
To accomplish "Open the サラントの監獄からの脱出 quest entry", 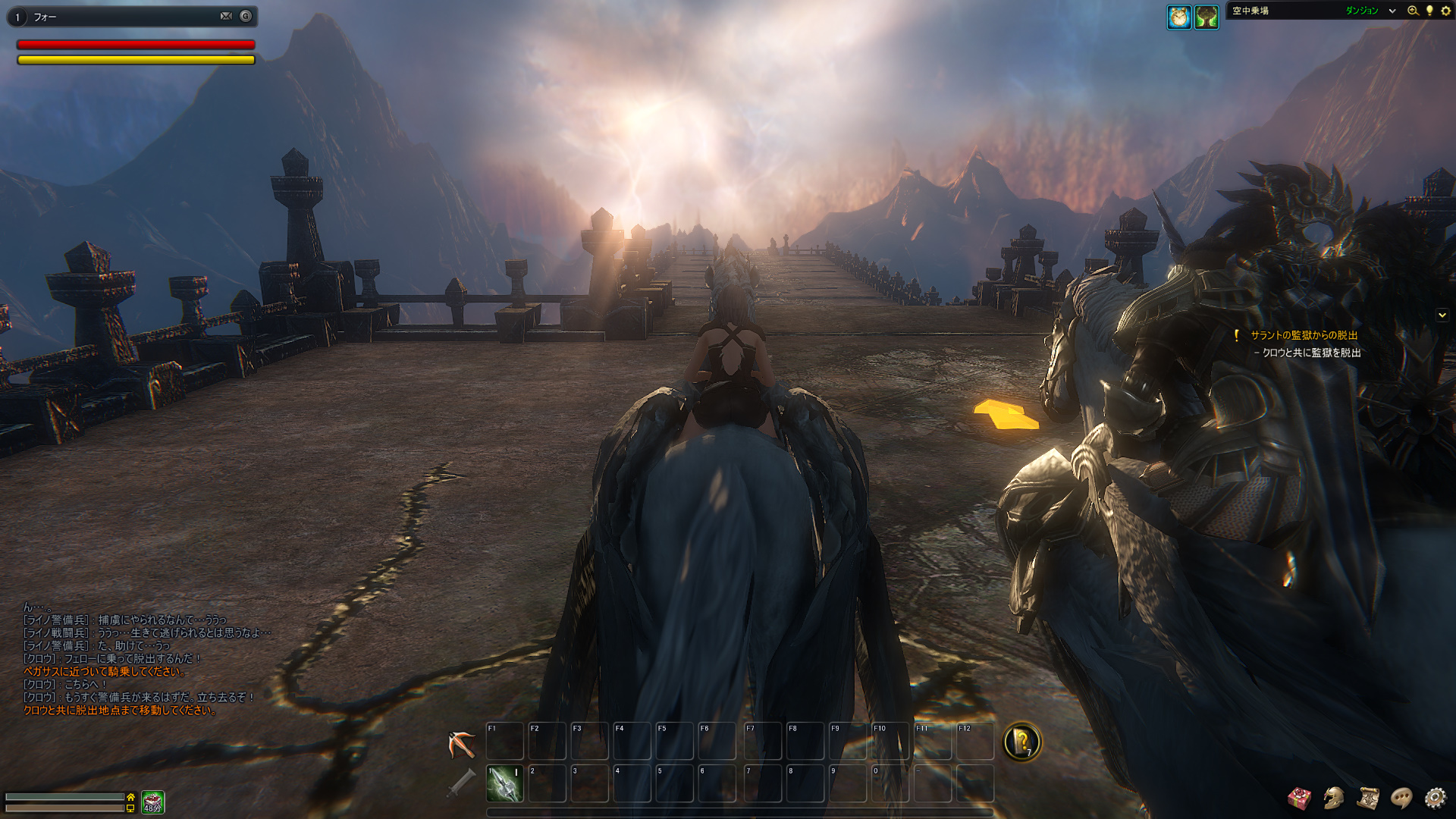I will [x=1304, y=335].
